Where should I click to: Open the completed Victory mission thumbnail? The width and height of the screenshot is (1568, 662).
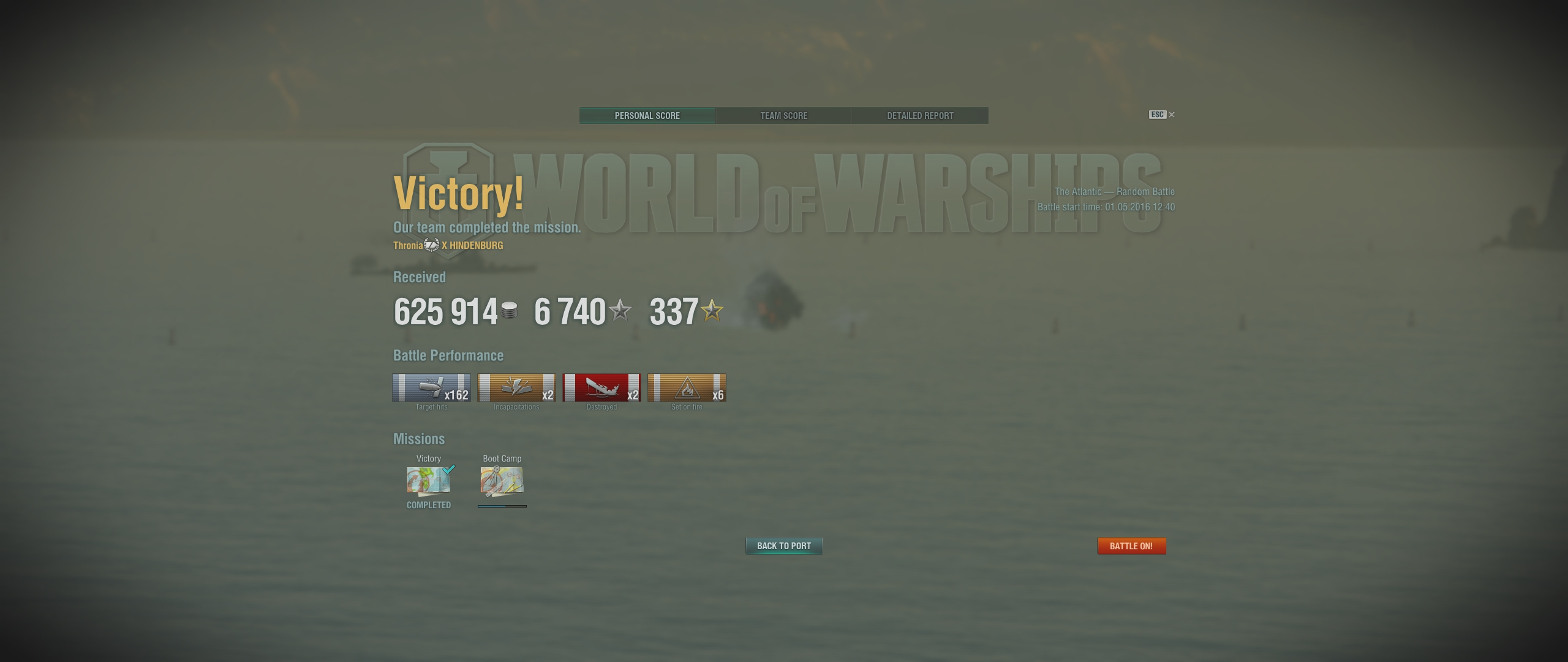429,481
